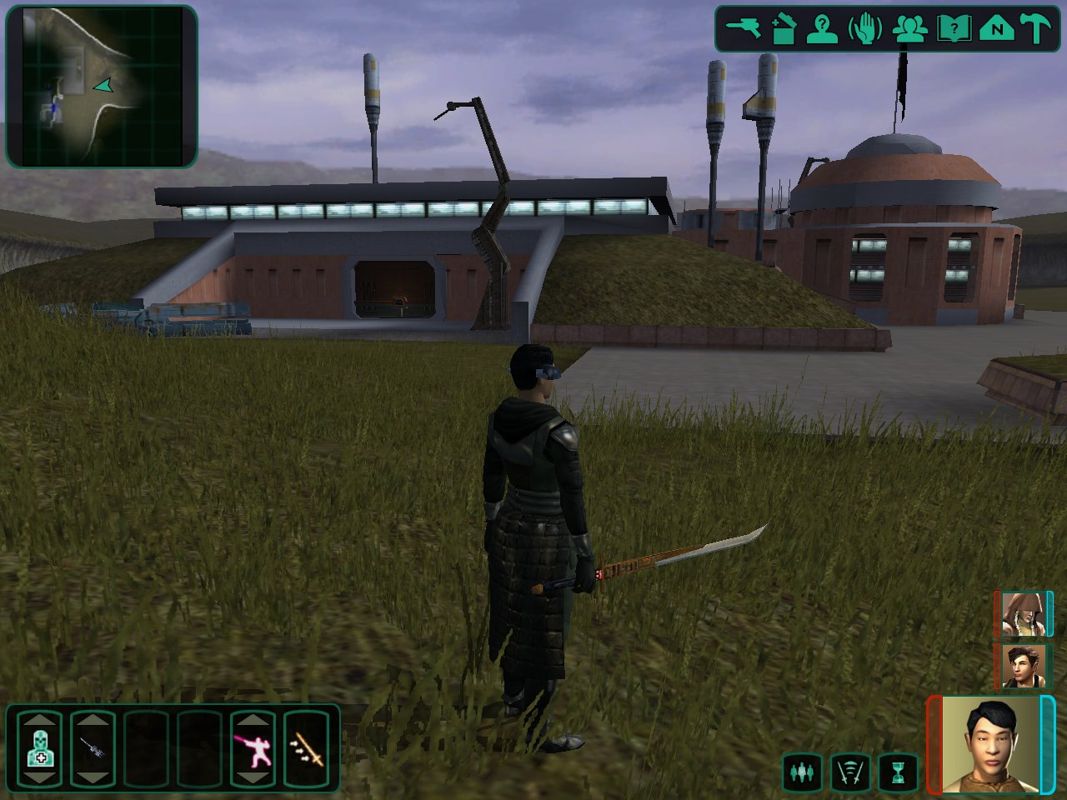Toggle solo mode three-figures button
Image resolution: width=1067 pixels, height=800 pixels.
coord(802,772)
